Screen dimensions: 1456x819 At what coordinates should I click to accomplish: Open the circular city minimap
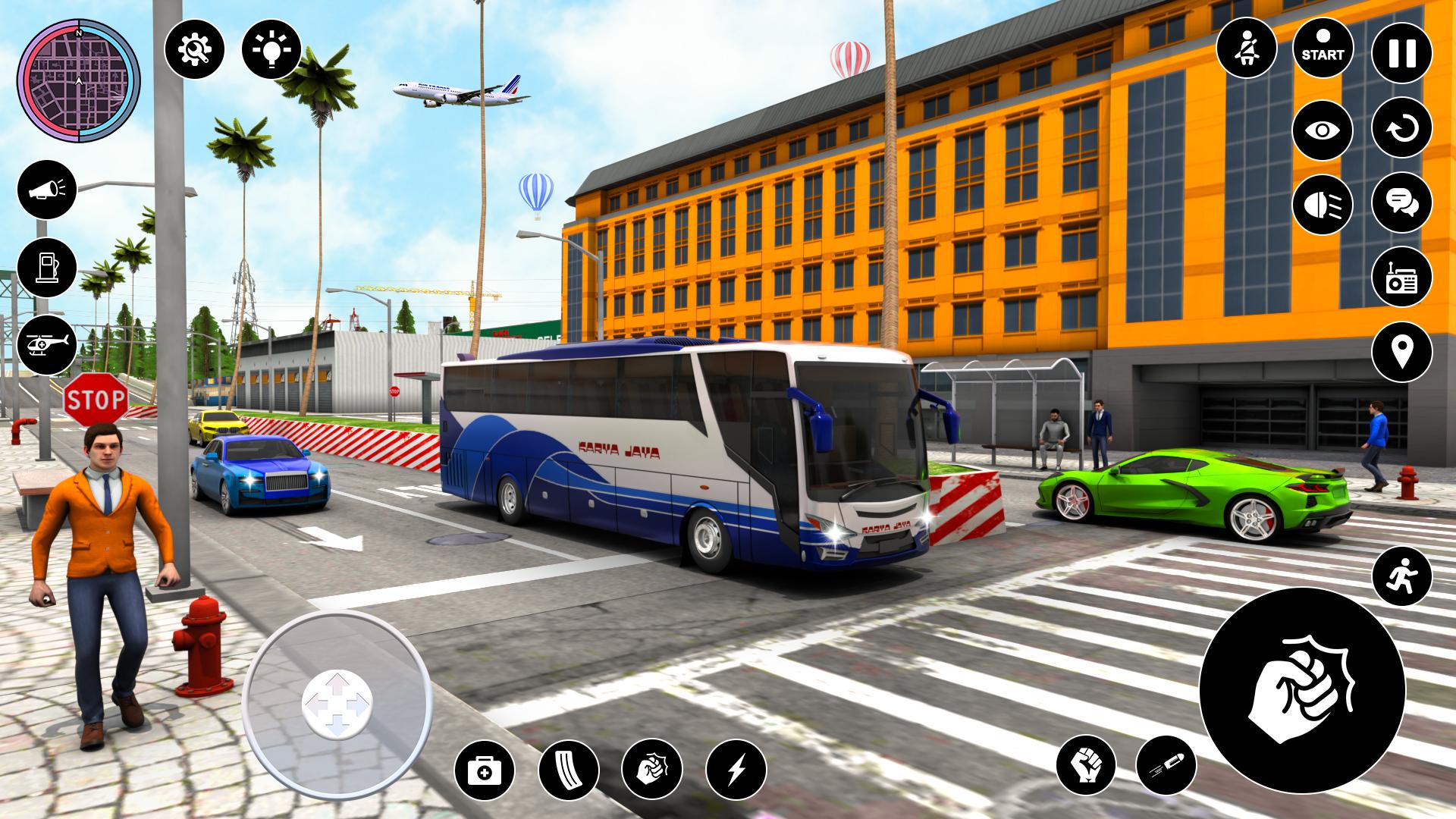[x=78, y=80]
